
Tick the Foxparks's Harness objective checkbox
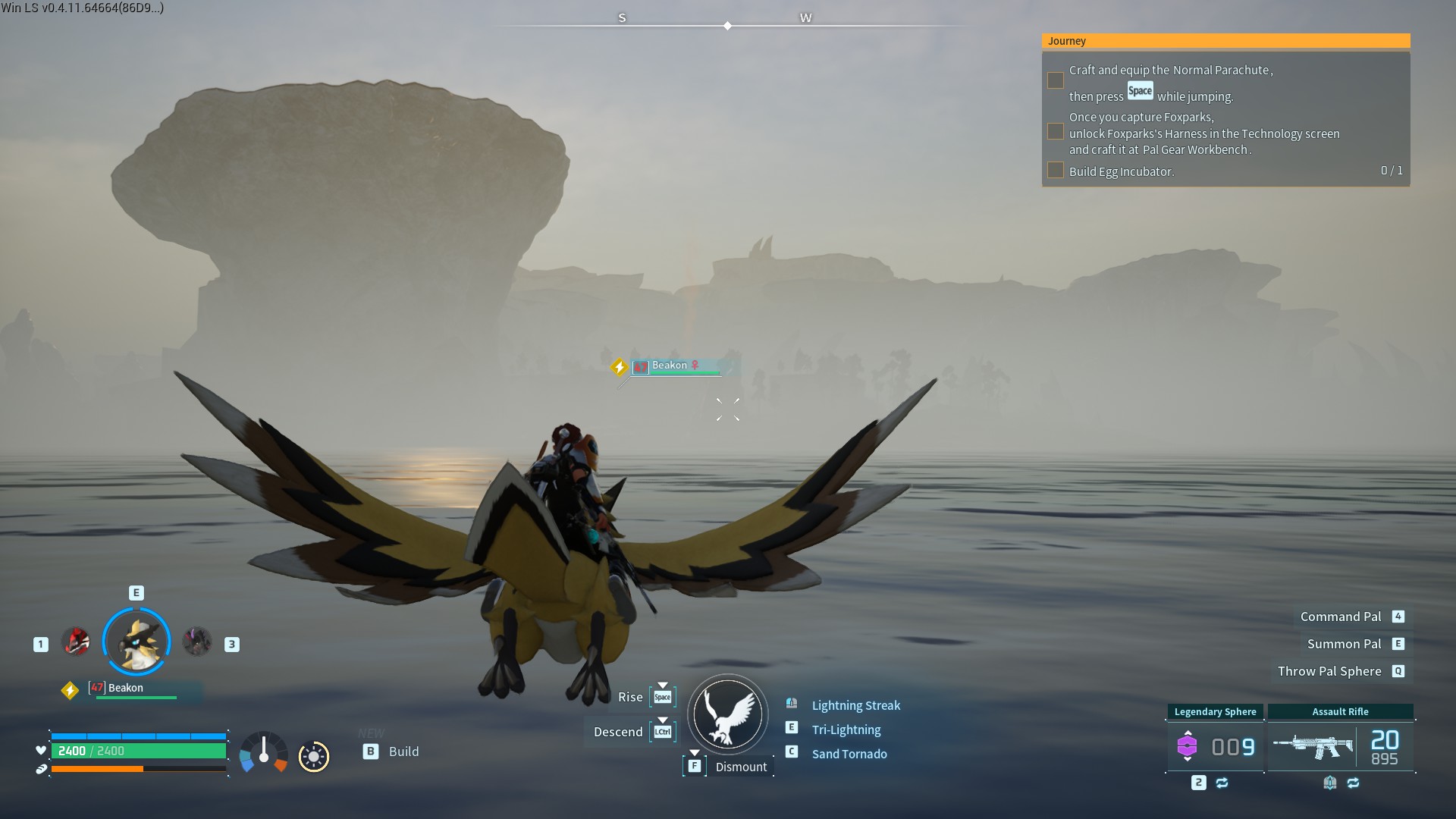[x=1056, y=132]
